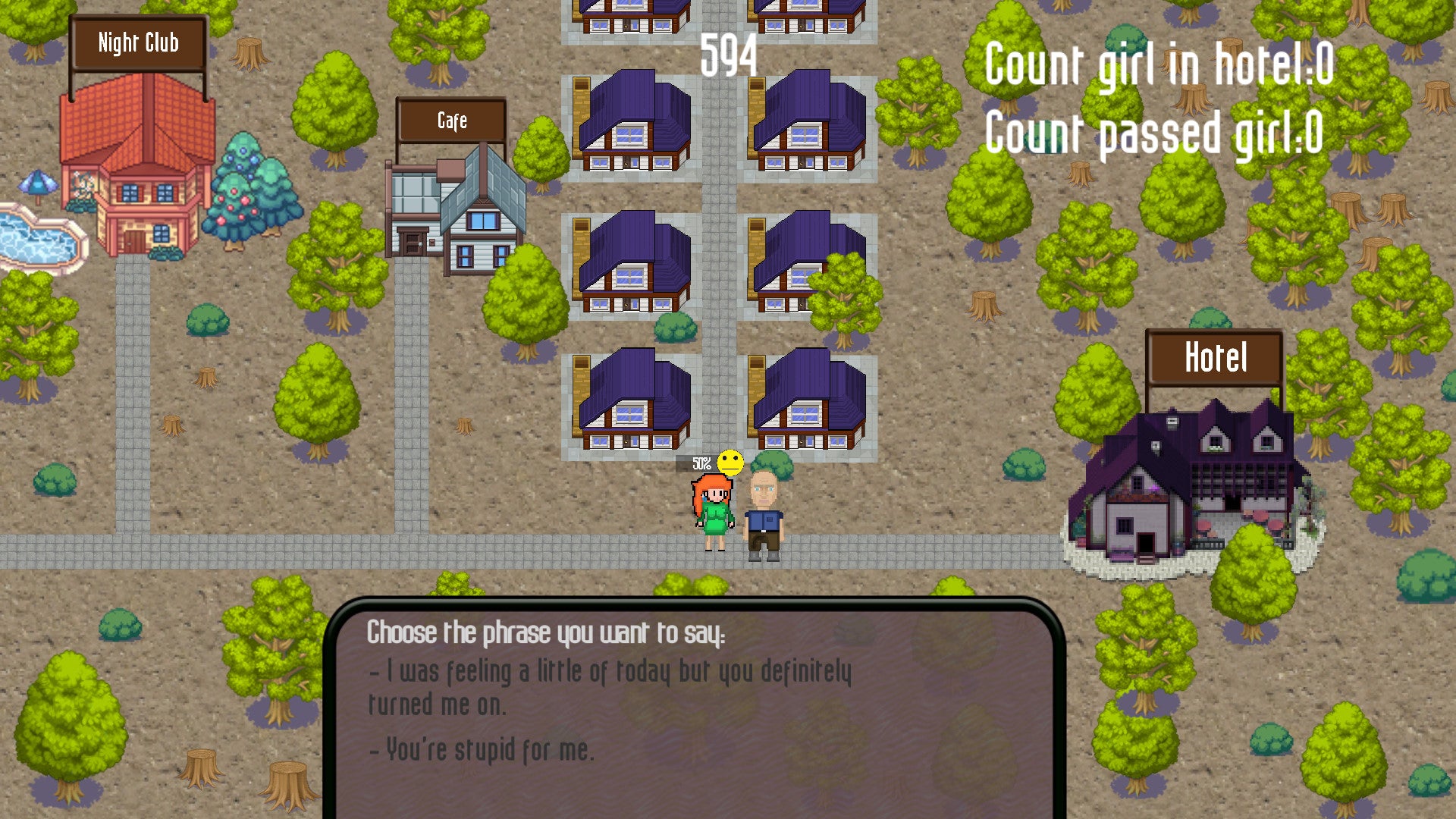The height and width of the screenshot is (819, 1456).
Task: Choose the "feeling a little off today" phrase
Action: (x=610, y=687)
